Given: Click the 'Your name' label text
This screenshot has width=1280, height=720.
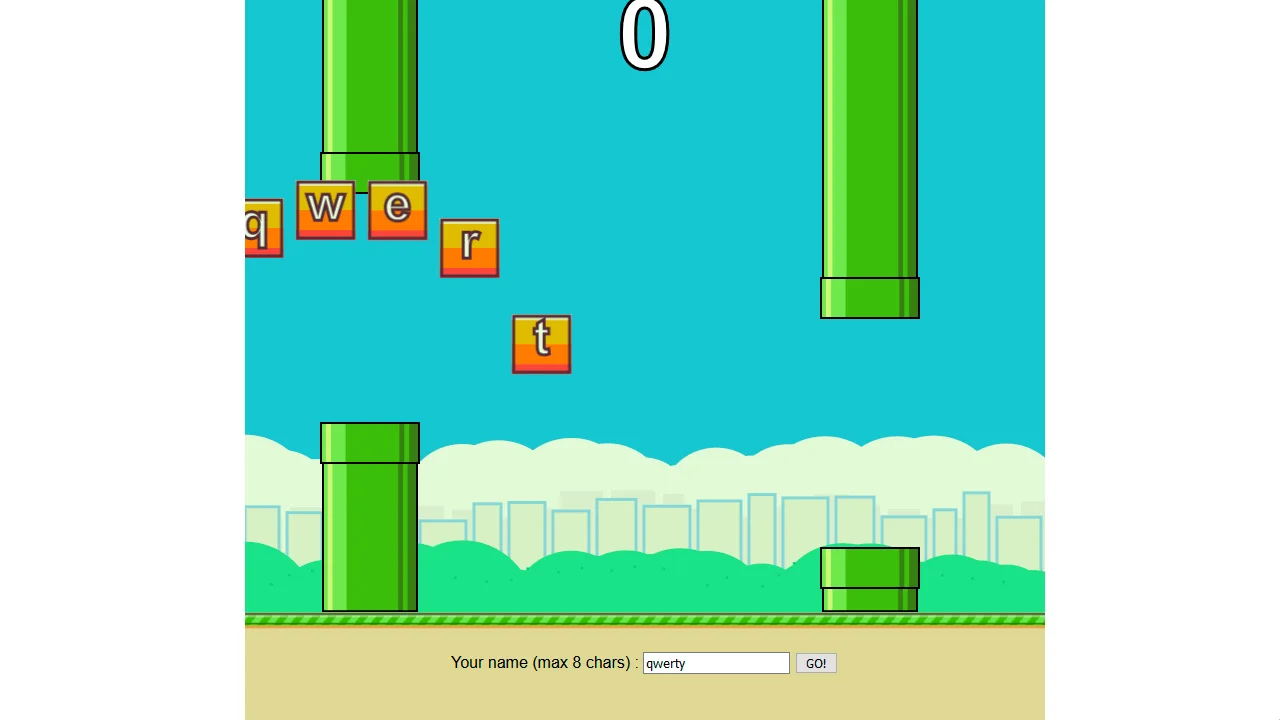Looking at the screenshot, I should coord(543,662).
